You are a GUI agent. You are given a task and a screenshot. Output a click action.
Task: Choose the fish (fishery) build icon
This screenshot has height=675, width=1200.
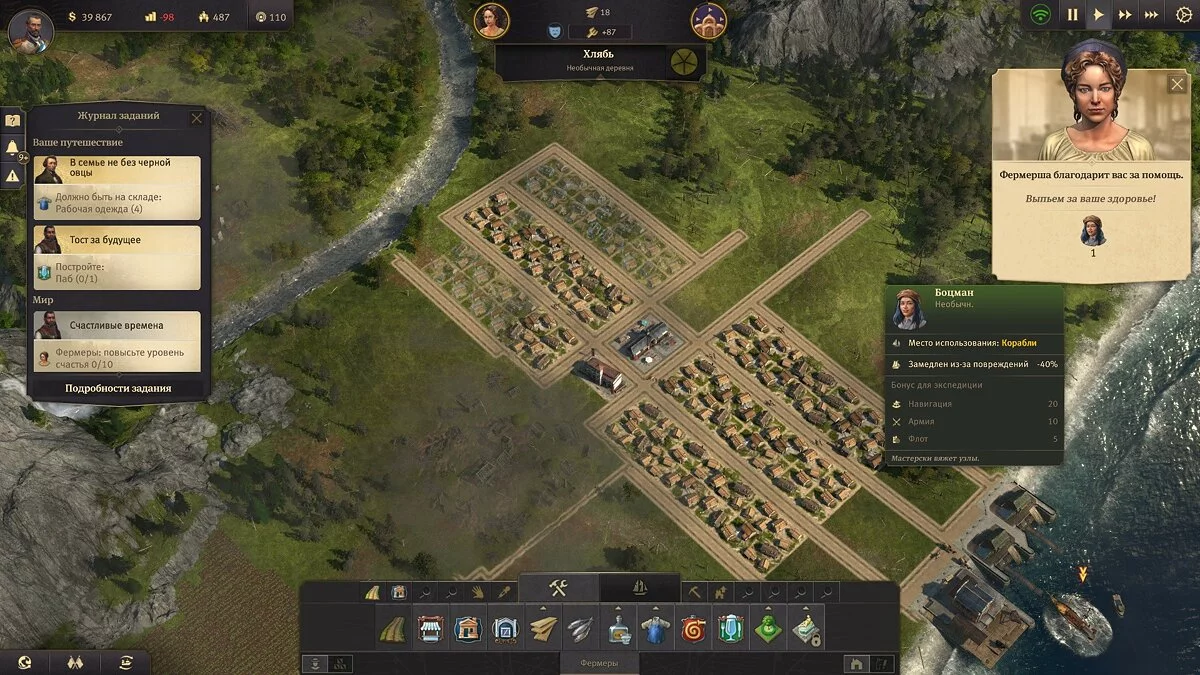(x=580, y=630)
